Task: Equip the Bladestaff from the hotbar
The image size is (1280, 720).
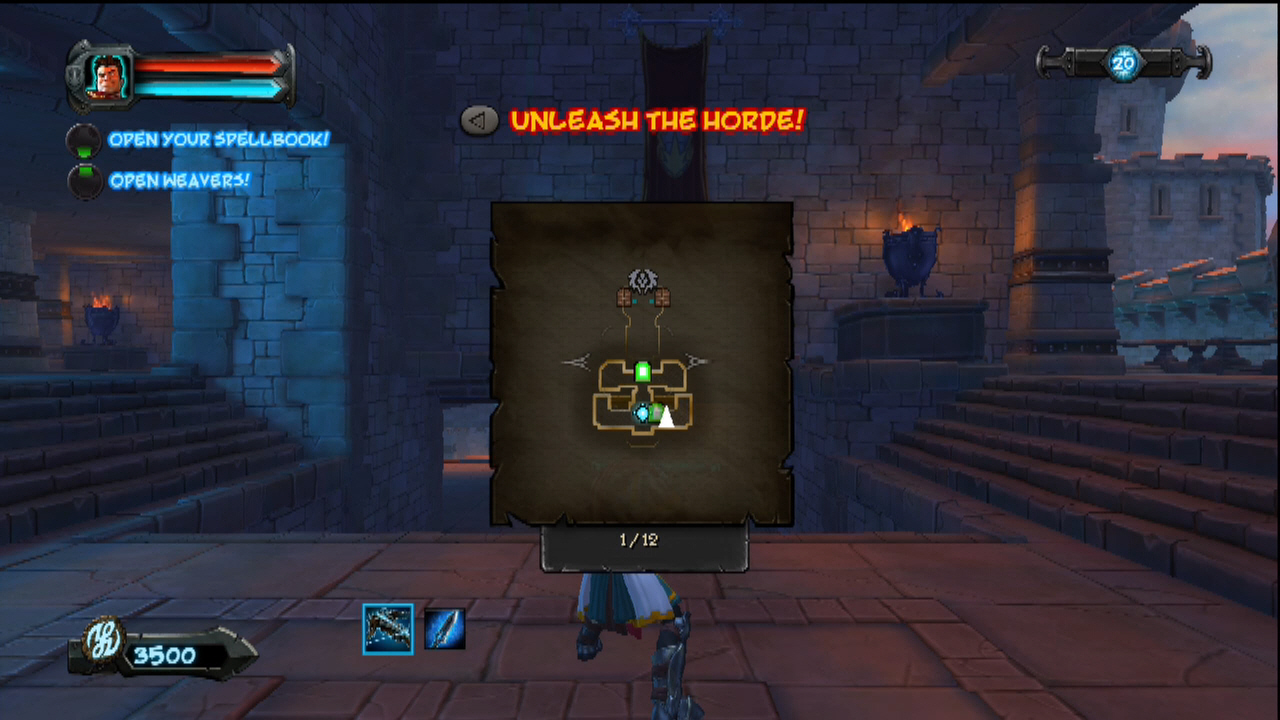Action: click(x=444, y=629)
